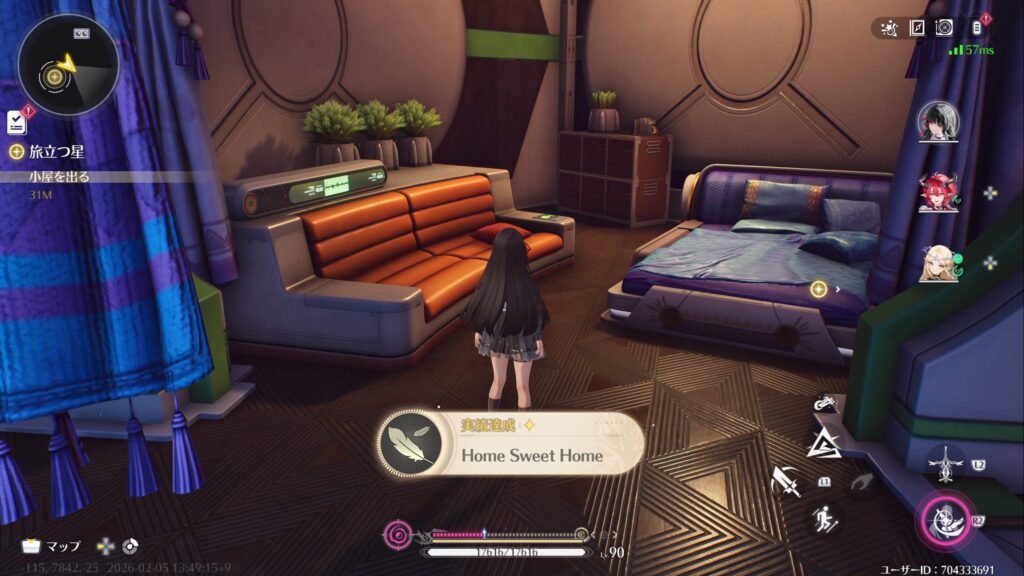
Task: Activate the winged sword skill icon
Action: 943,462
